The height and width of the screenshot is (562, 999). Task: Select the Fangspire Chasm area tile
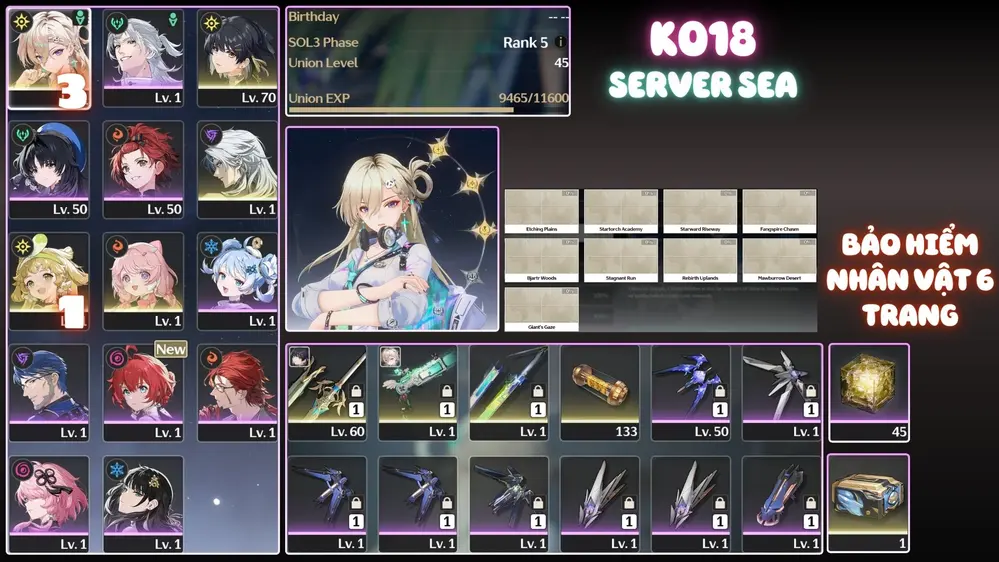tap(779, 211)
